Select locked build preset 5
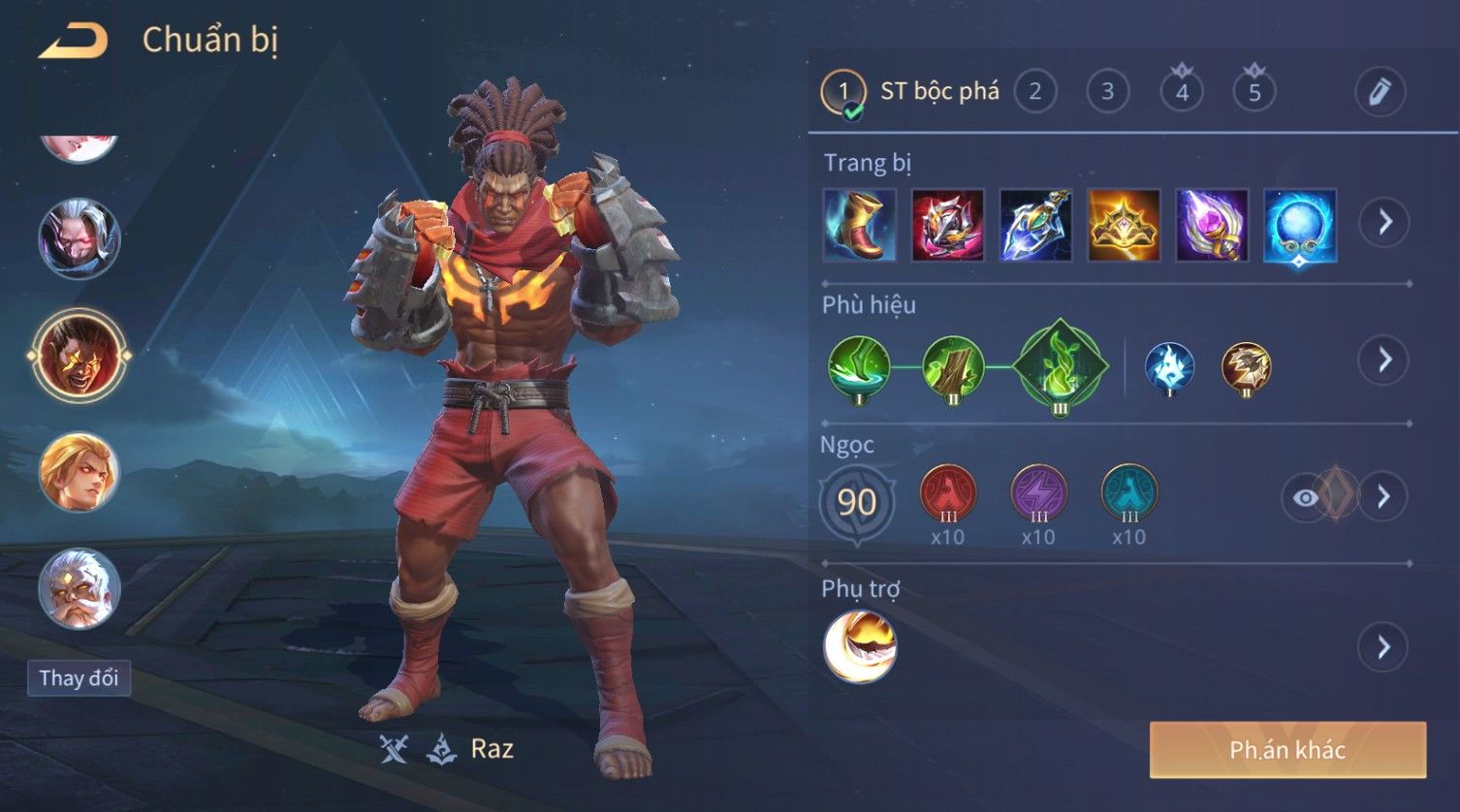Image resolution: width=1460 pixels, height=812 pixels. [x=1254, y=92]
